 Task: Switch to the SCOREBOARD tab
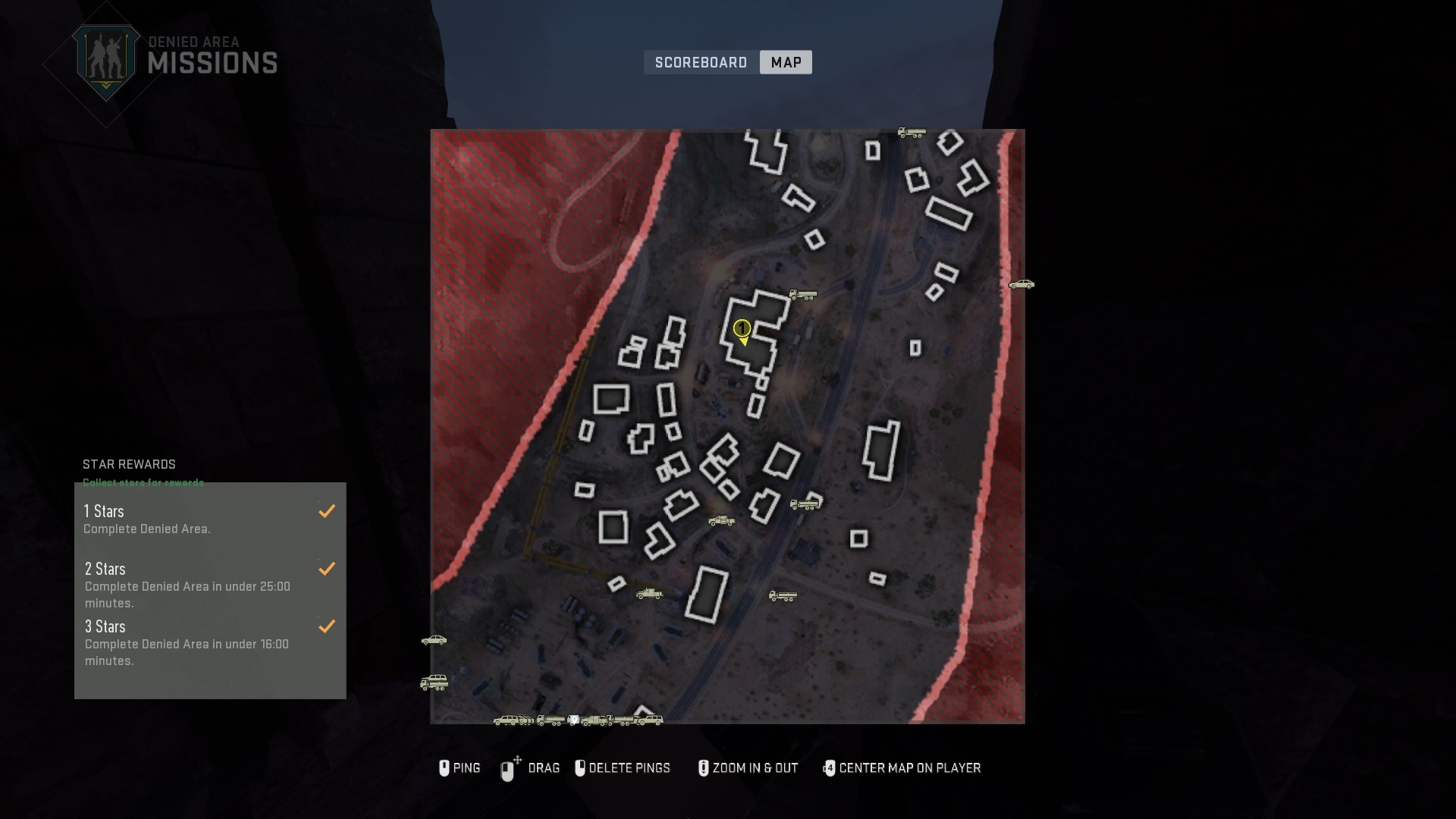click(x=701, y=62)
